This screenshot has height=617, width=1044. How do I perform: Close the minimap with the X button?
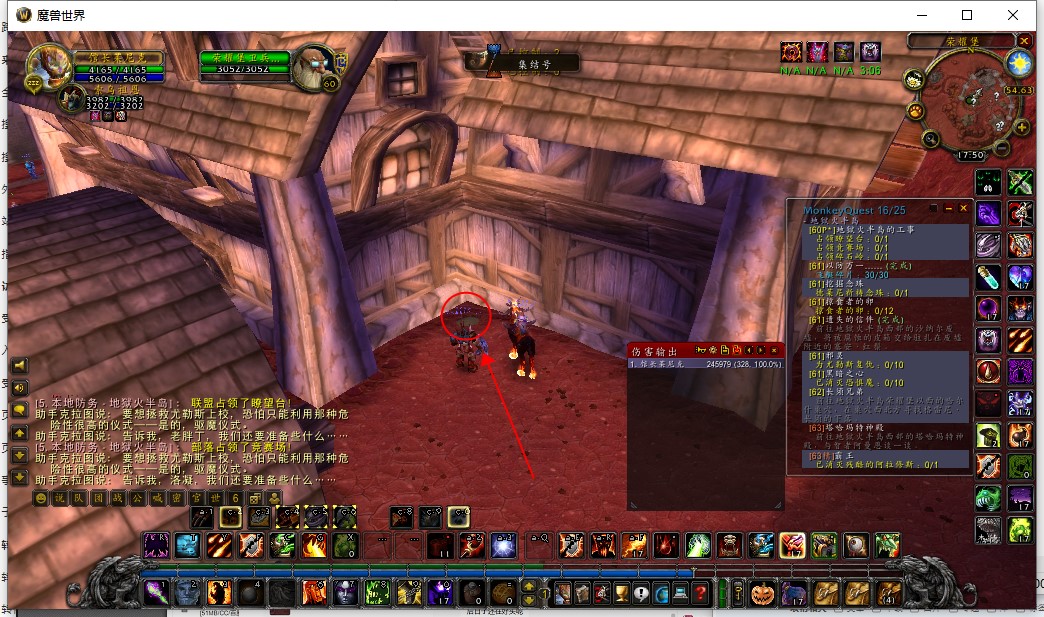[1024, 41]
